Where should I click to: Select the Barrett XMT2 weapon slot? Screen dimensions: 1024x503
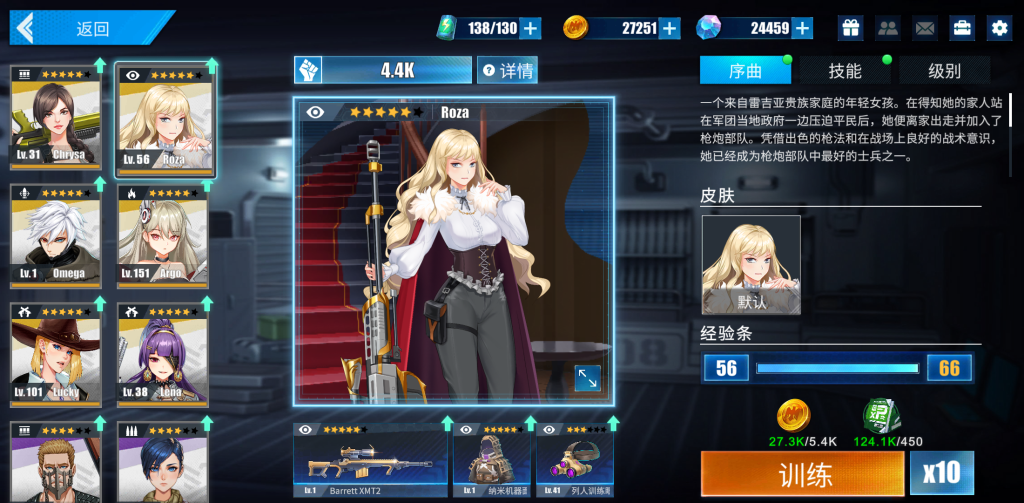coord(370,460)
